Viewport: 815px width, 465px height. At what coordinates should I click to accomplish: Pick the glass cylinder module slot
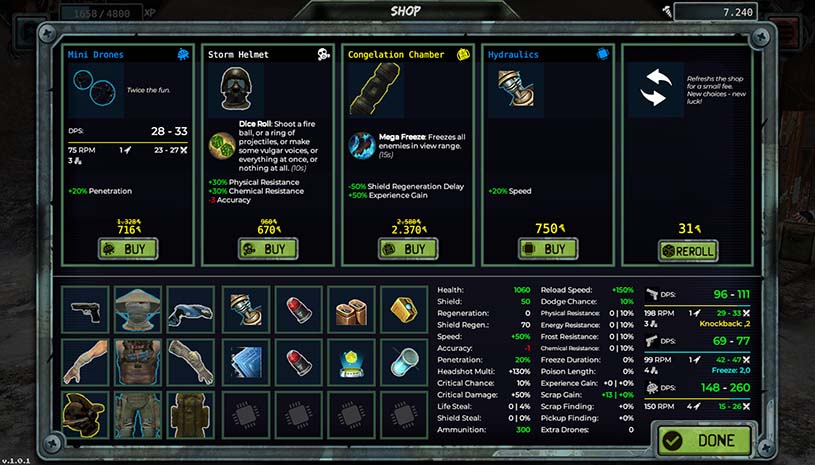(404, 361)
